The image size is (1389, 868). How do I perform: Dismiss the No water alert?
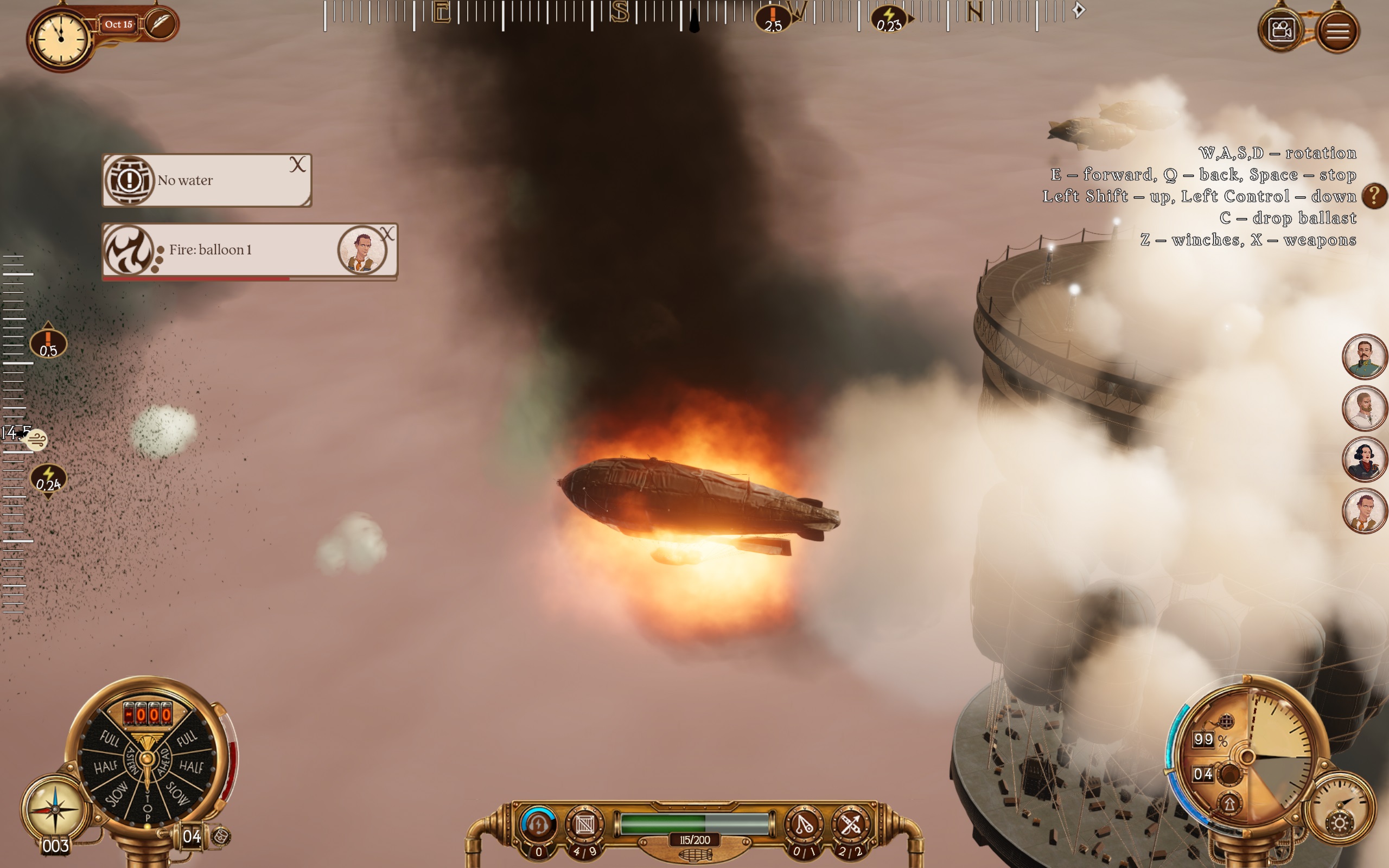(x=297, y=165)
